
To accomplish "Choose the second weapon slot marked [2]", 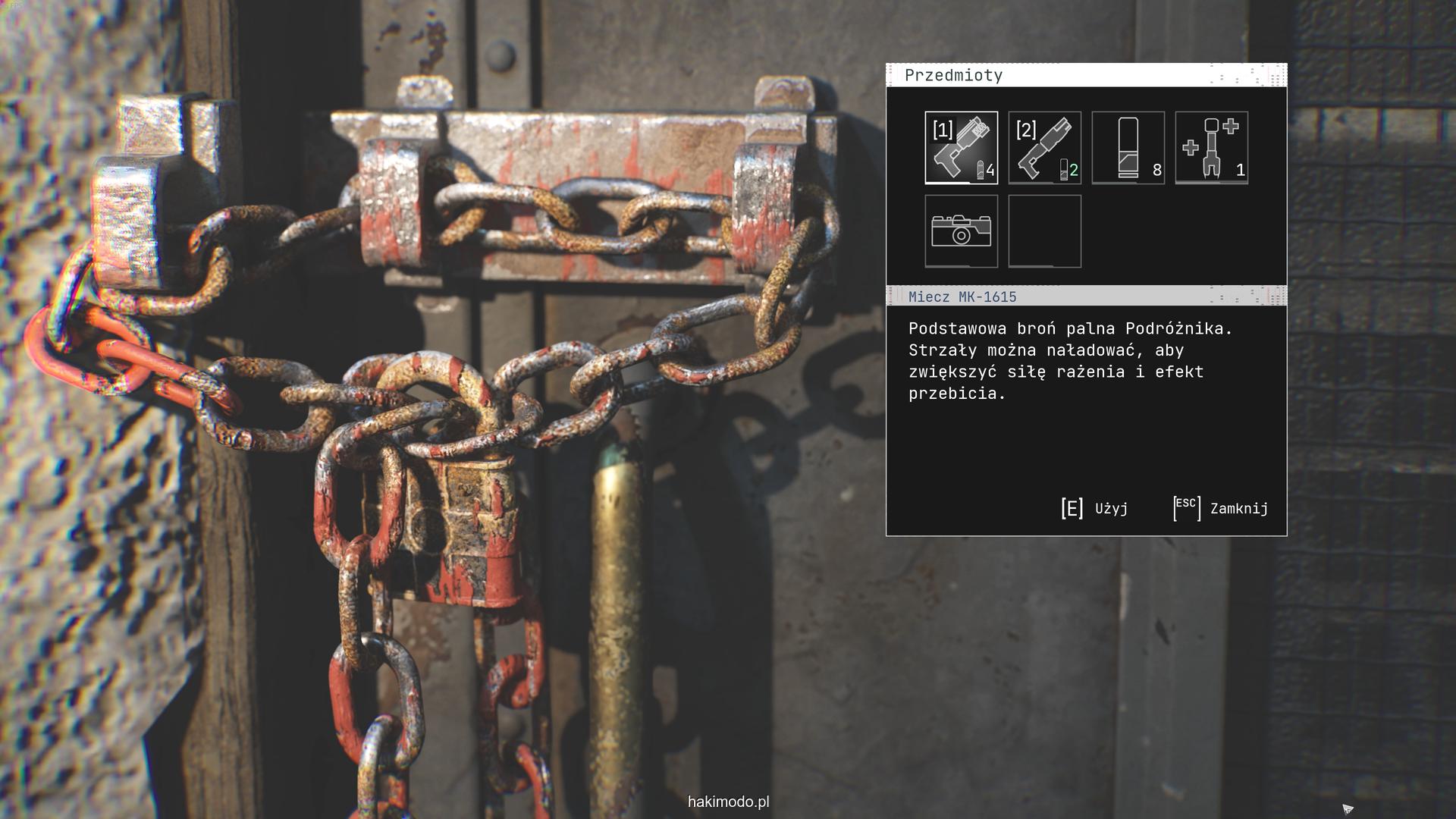I will click(x=1044, y=148).
